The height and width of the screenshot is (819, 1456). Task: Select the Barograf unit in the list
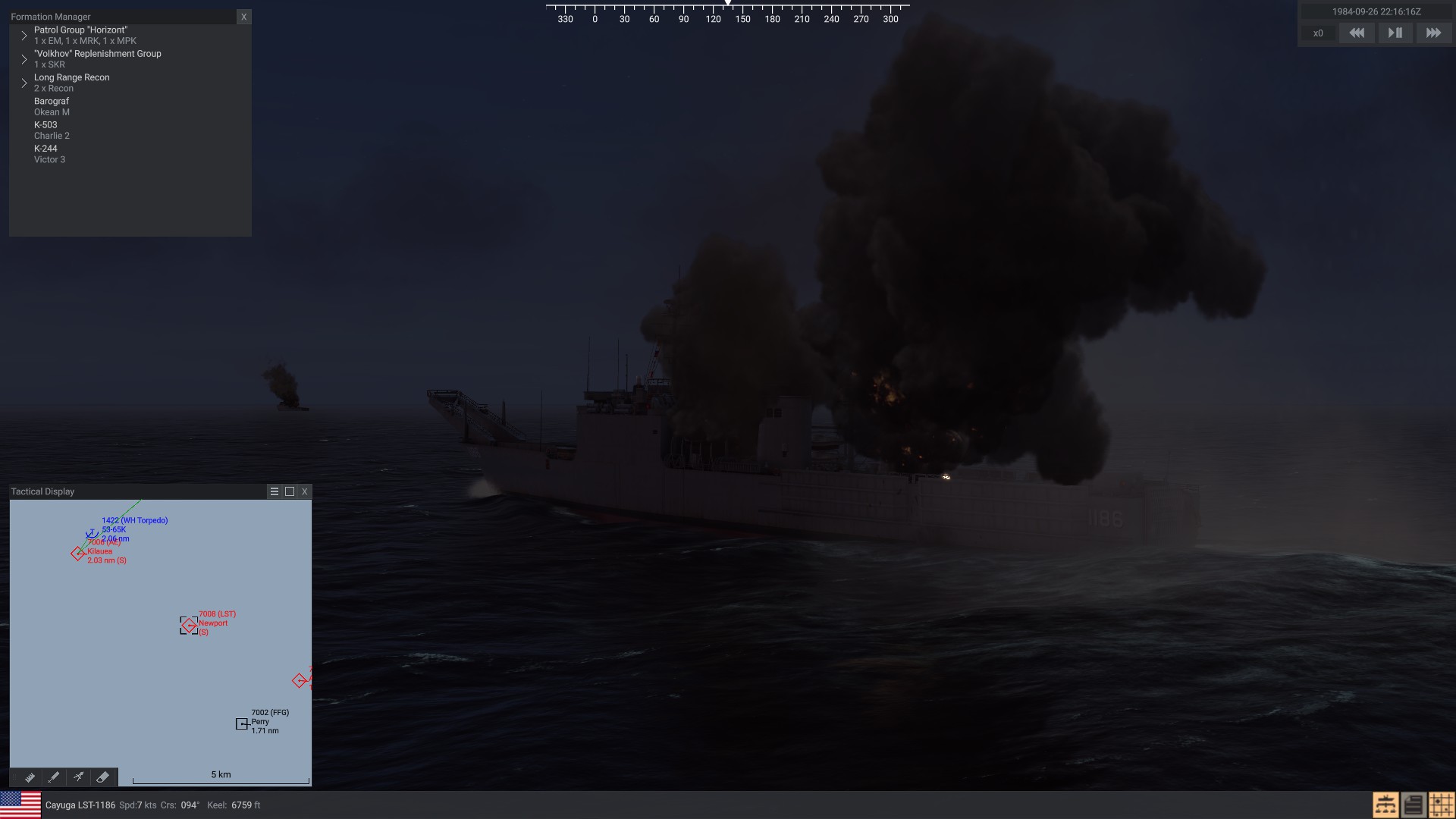52,106
